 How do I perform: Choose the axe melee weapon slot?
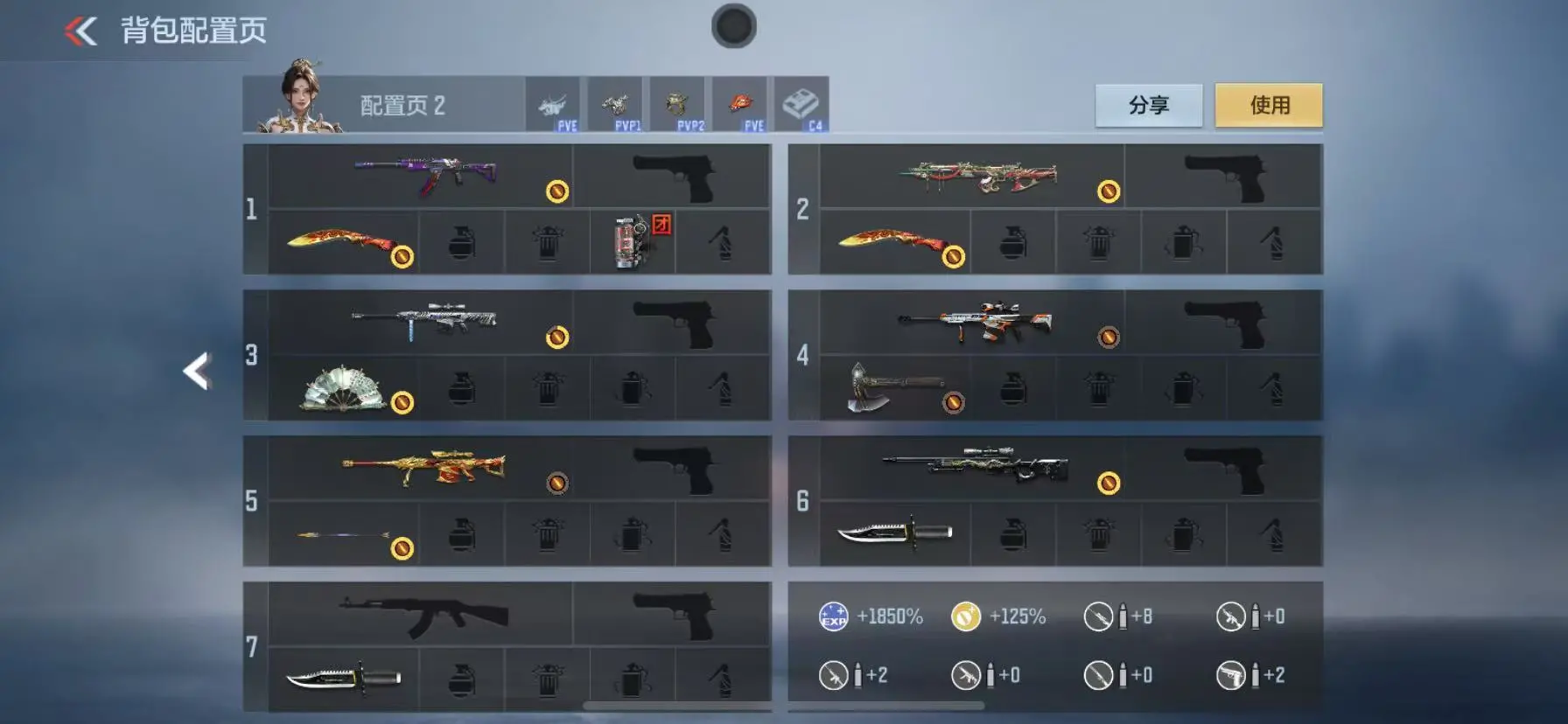tap(894, 387)
